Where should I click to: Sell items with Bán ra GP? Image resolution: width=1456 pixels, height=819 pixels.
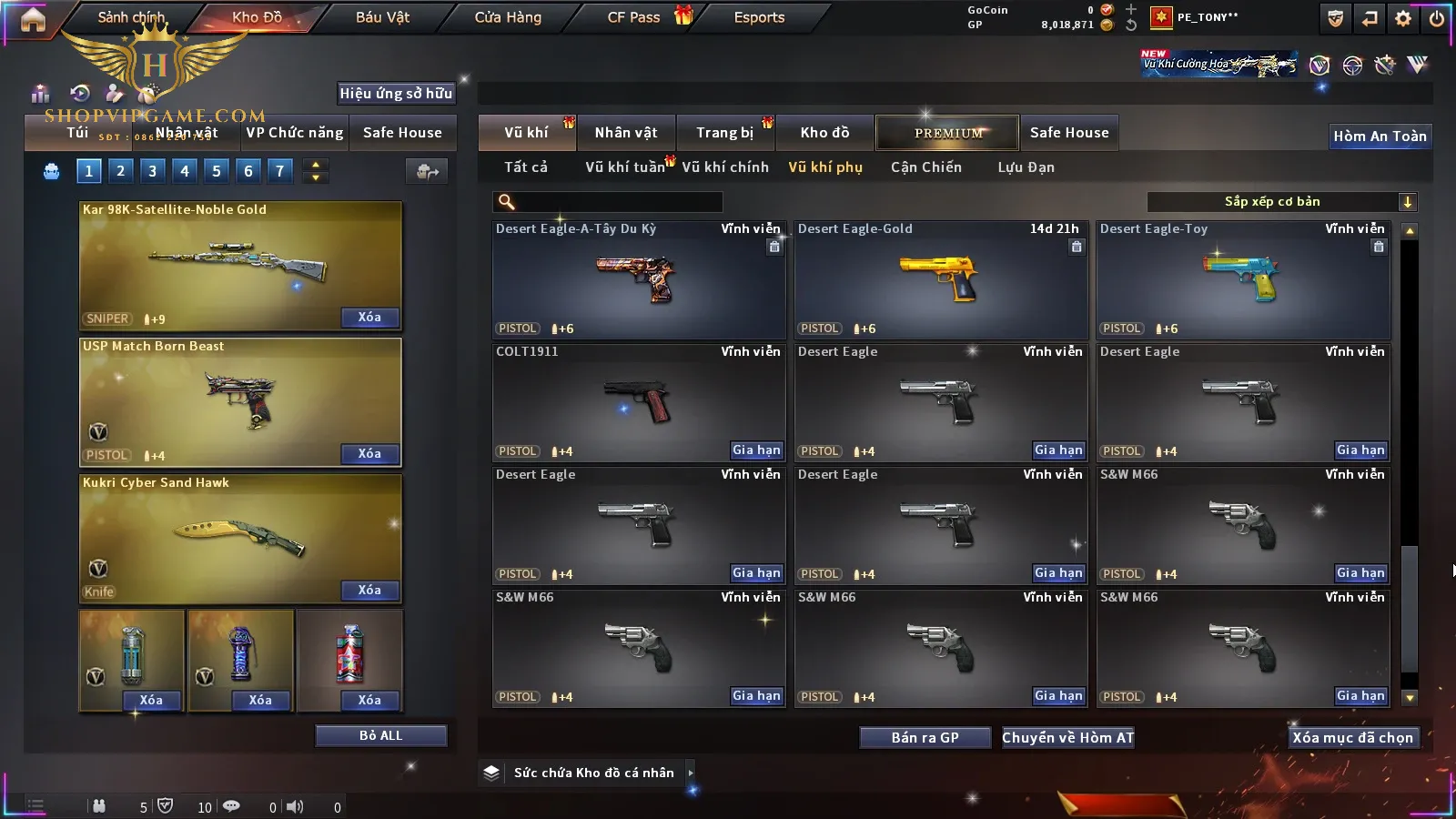point(925,737)
